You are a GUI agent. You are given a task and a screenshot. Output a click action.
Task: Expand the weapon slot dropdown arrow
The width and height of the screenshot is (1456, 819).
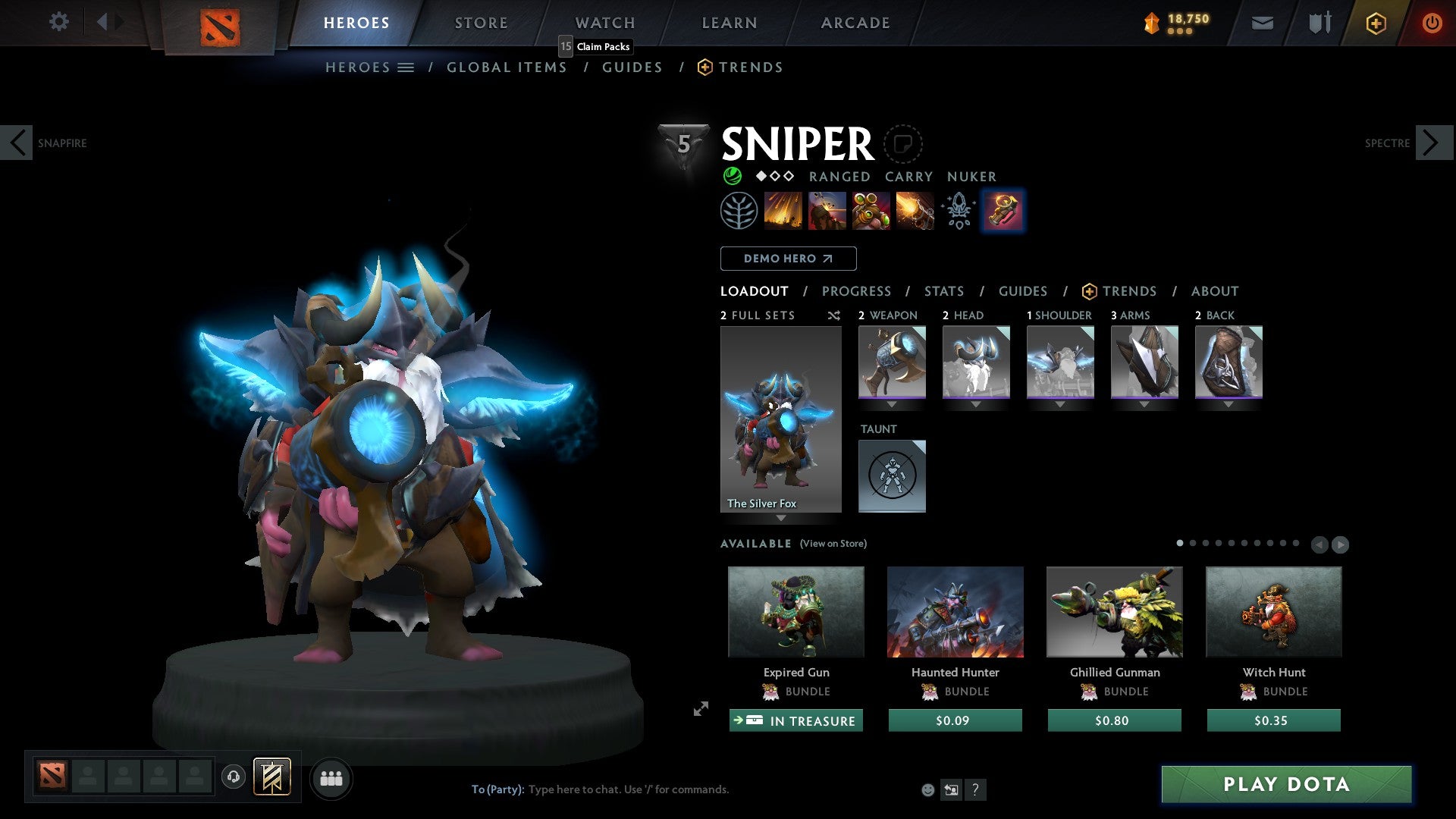[892, 405]
